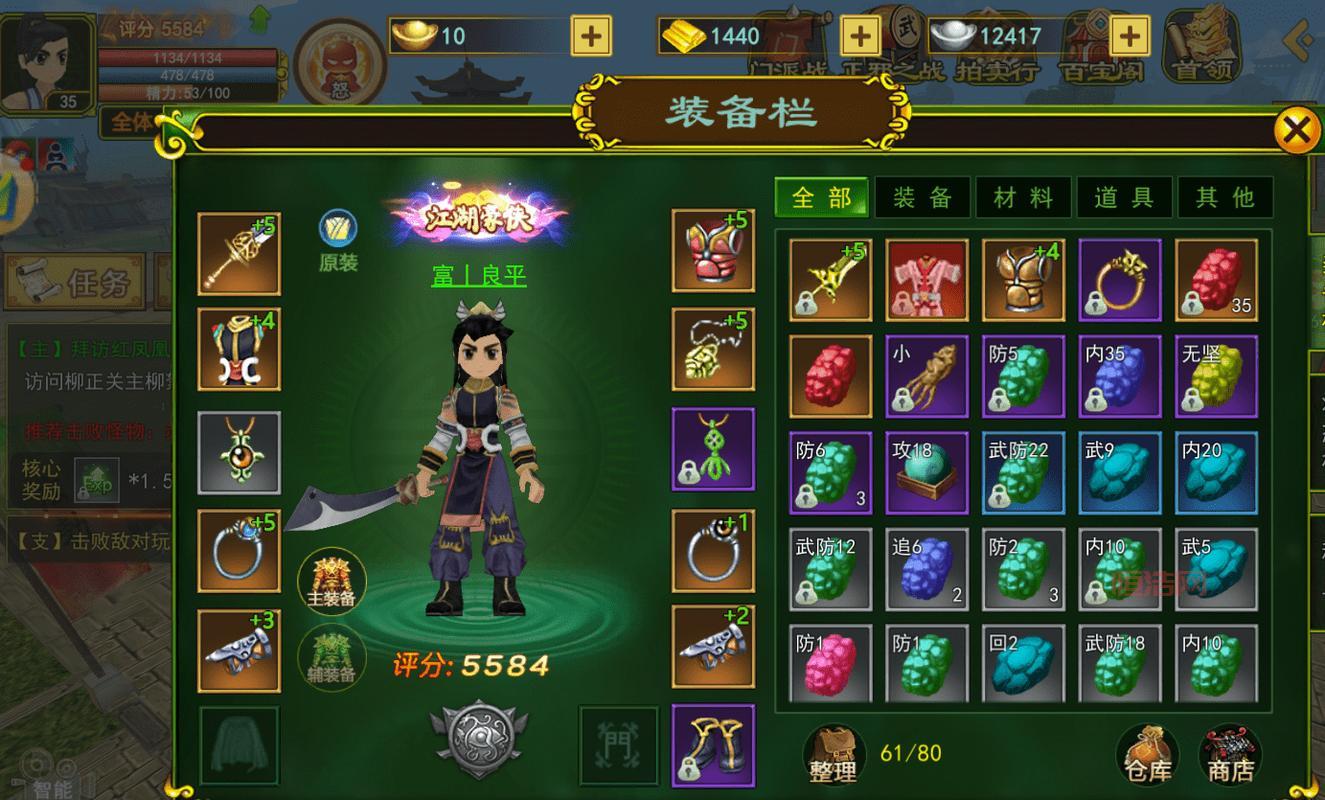This screenshot has width=1325, height=800.
Task: Select the pink robe in inventory
Action: (x=927, y=280)
